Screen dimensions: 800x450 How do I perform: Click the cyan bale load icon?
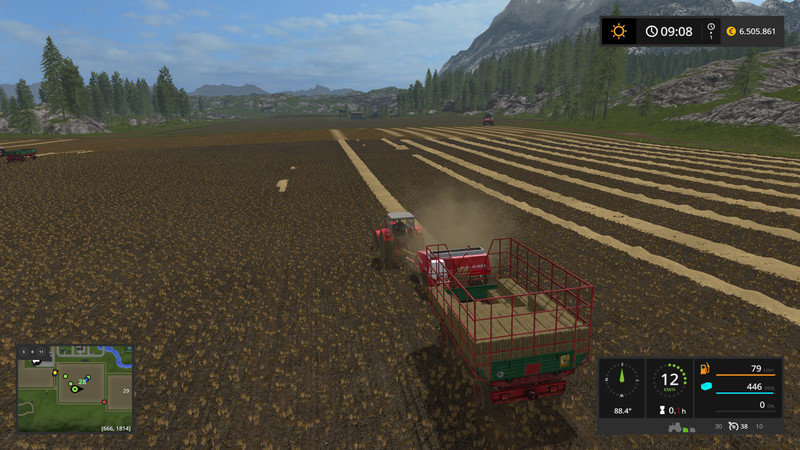pyautogui.click(x=704, y=387)
